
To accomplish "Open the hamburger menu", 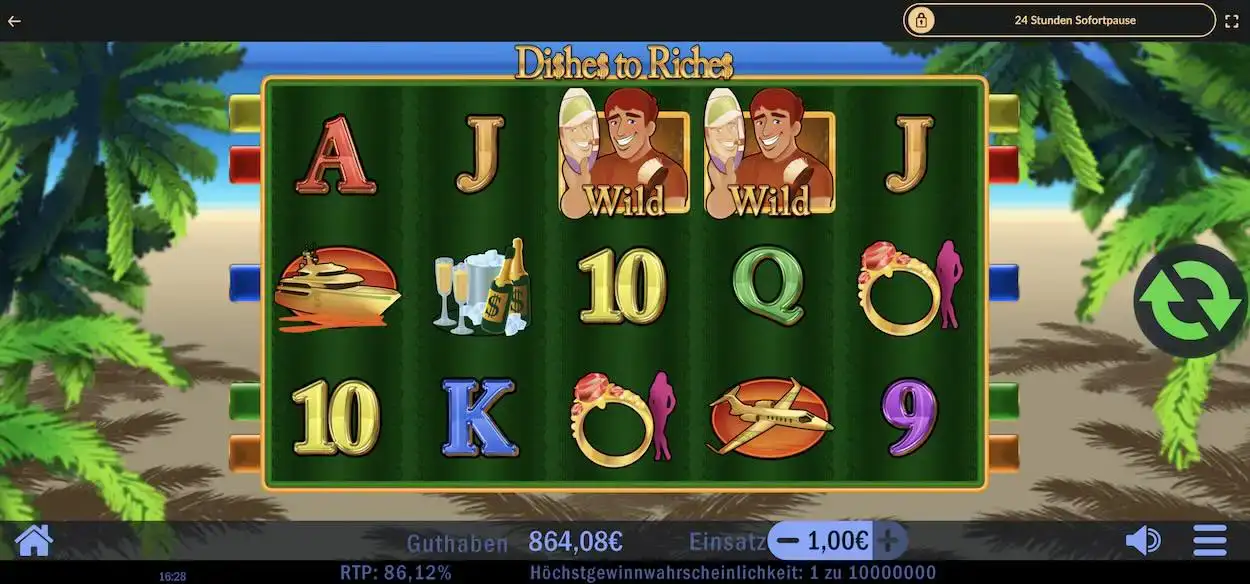I will click(x=1210, y=541).
